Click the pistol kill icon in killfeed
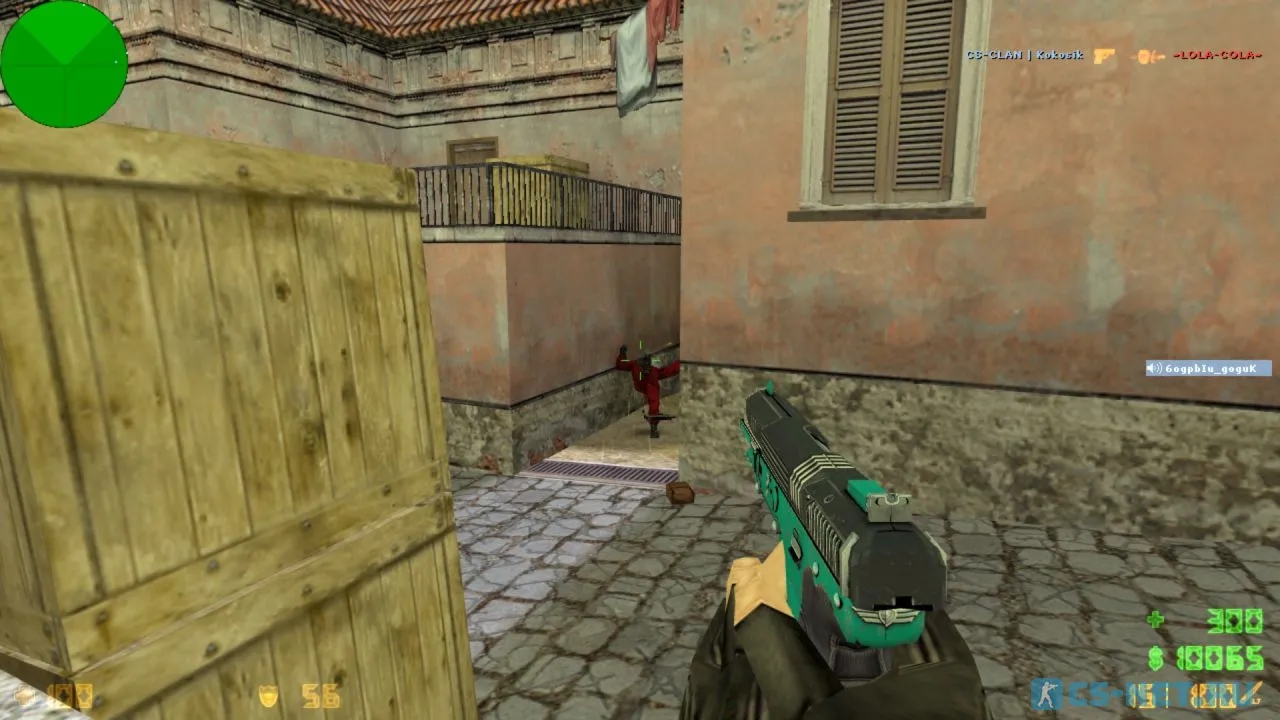1280x720 pixels. click(1103, 55)
